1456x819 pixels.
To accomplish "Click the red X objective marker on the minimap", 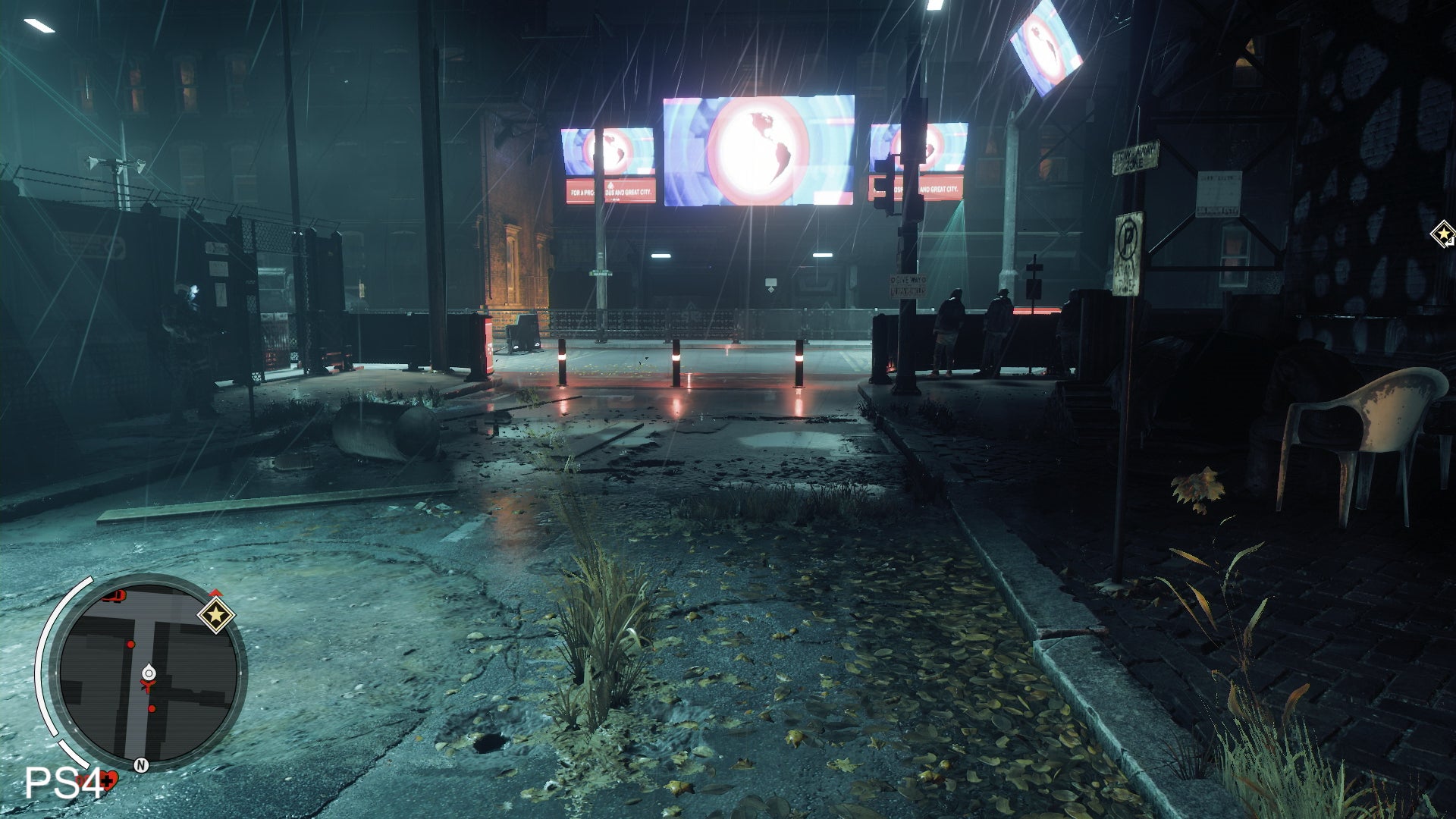I will point(148,686).
